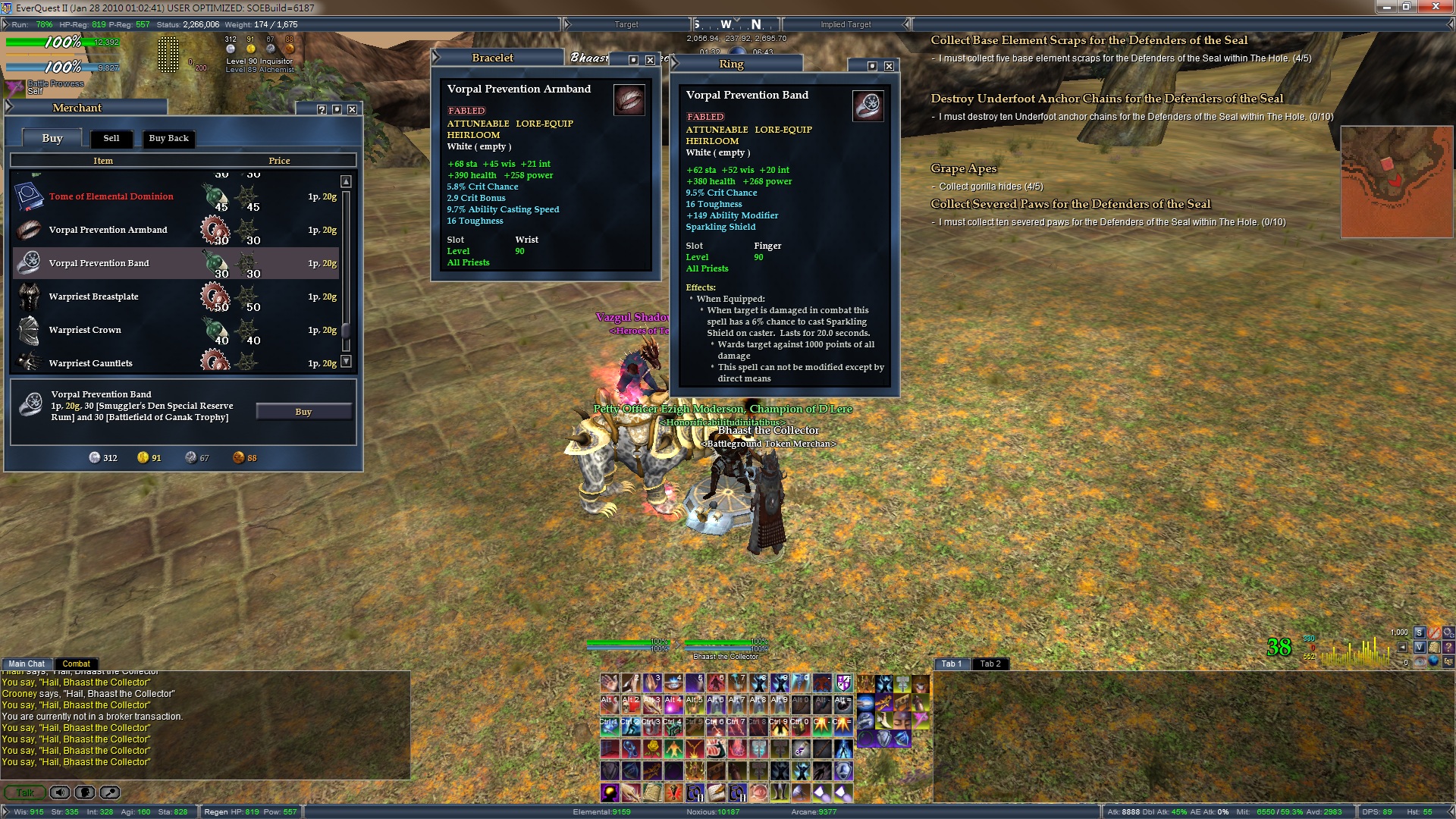Buy the selected Vorpal Prevention Band
Viewport: 1456px width, 819px height.
click(303, 412)
